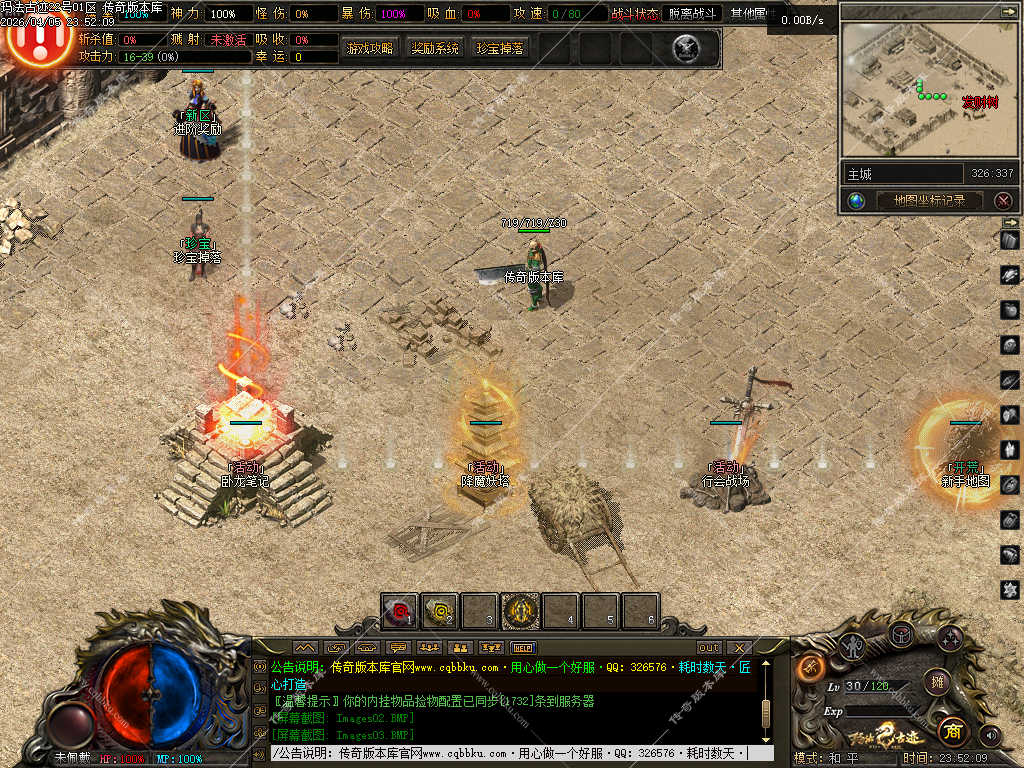Close the chat panel with the X button

pyautogui.click(x=739, y=648)
